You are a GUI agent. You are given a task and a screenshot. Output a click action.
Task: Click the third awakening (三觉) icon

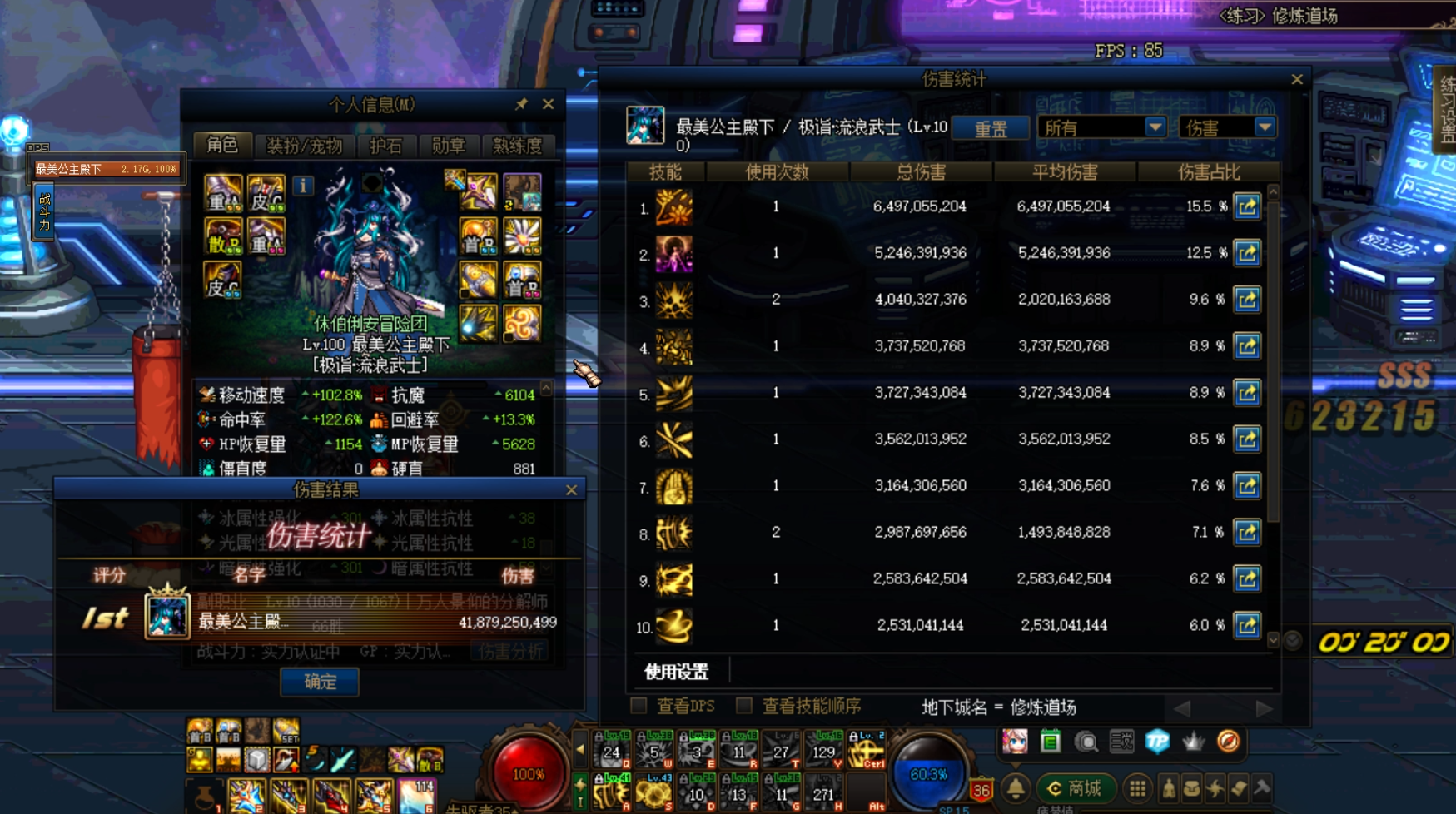tap(1121, 741)
